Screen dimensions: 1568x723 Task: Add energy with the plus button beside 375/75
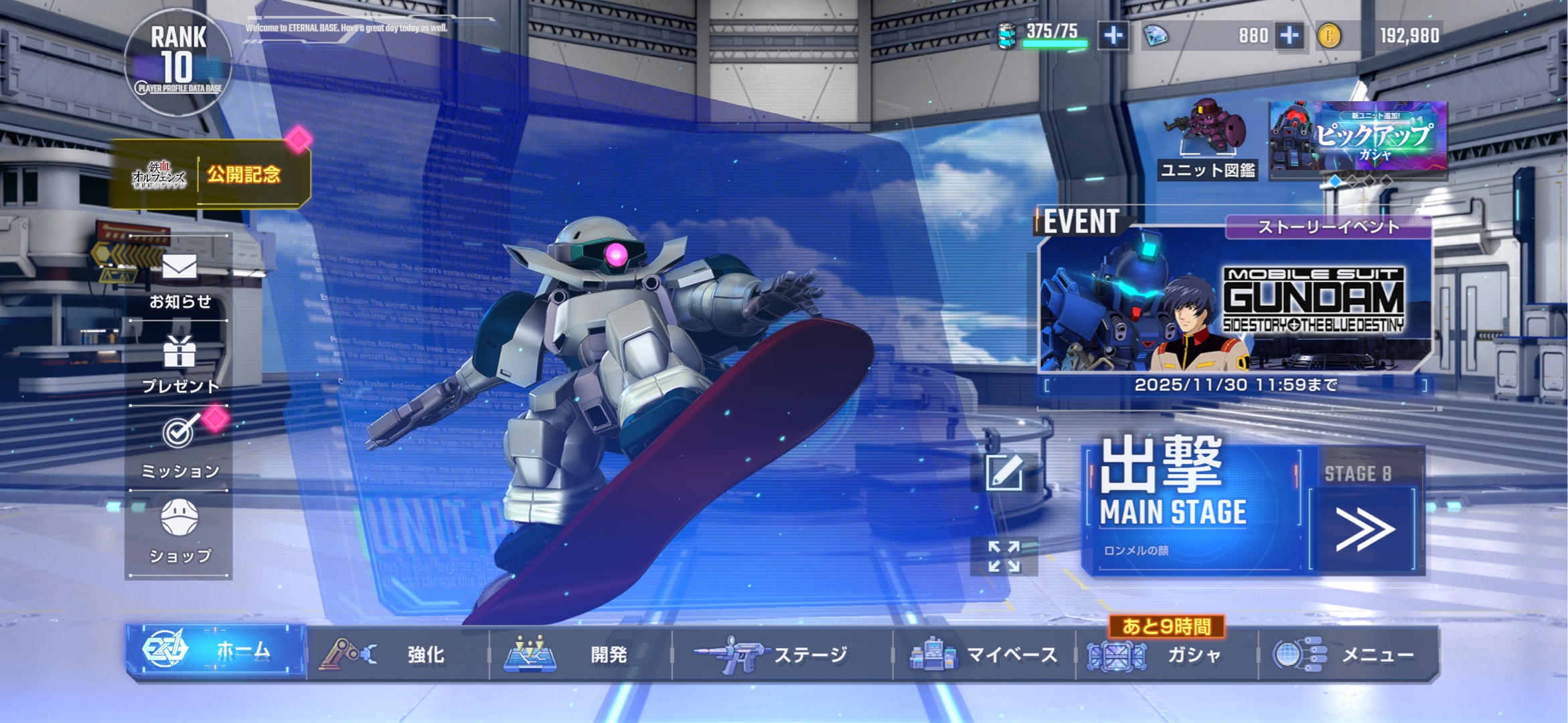tap(1113, 35)
